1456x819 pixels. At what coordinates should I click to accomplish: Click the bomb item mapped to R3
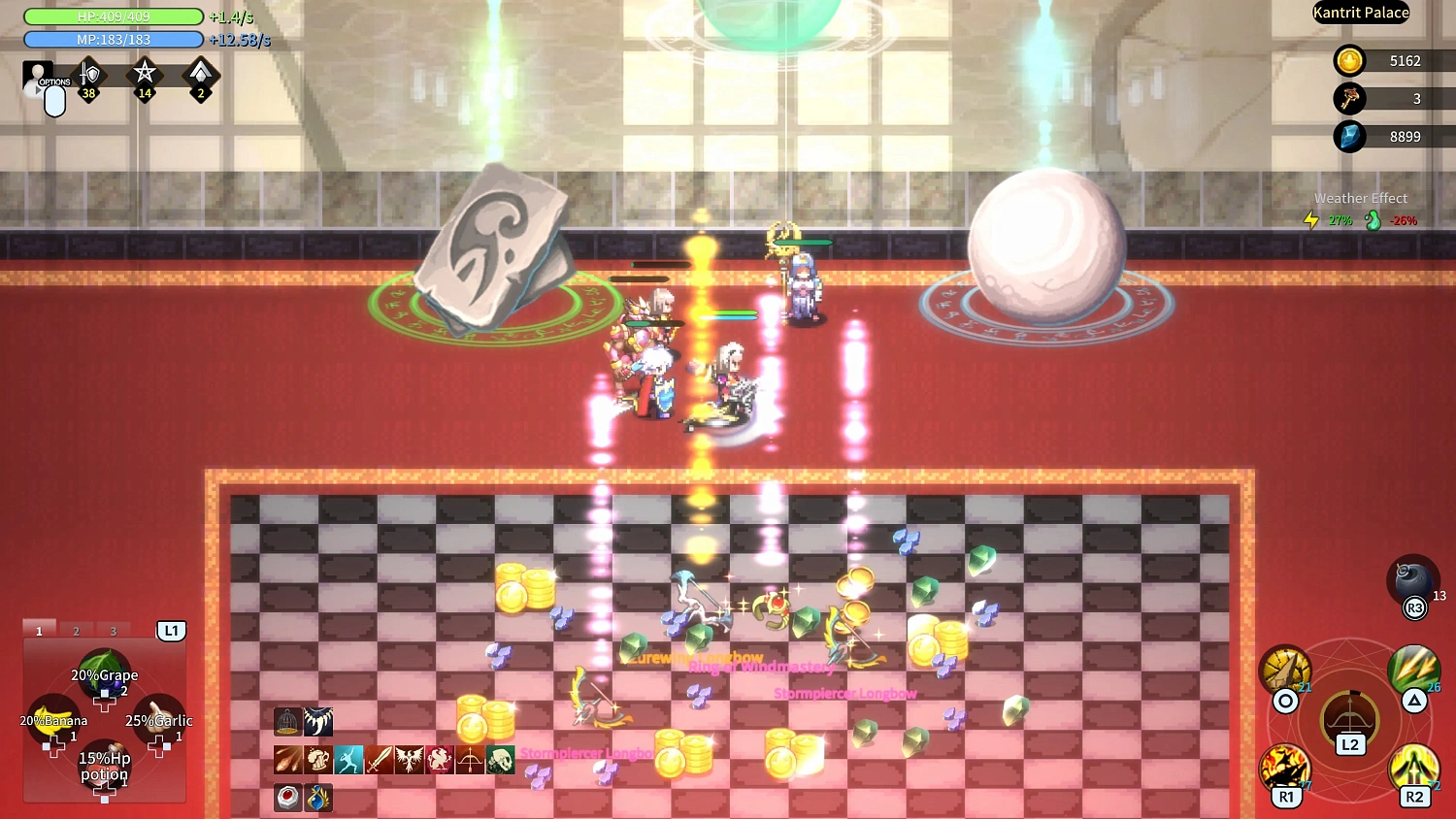click(x=1412, y=582)
